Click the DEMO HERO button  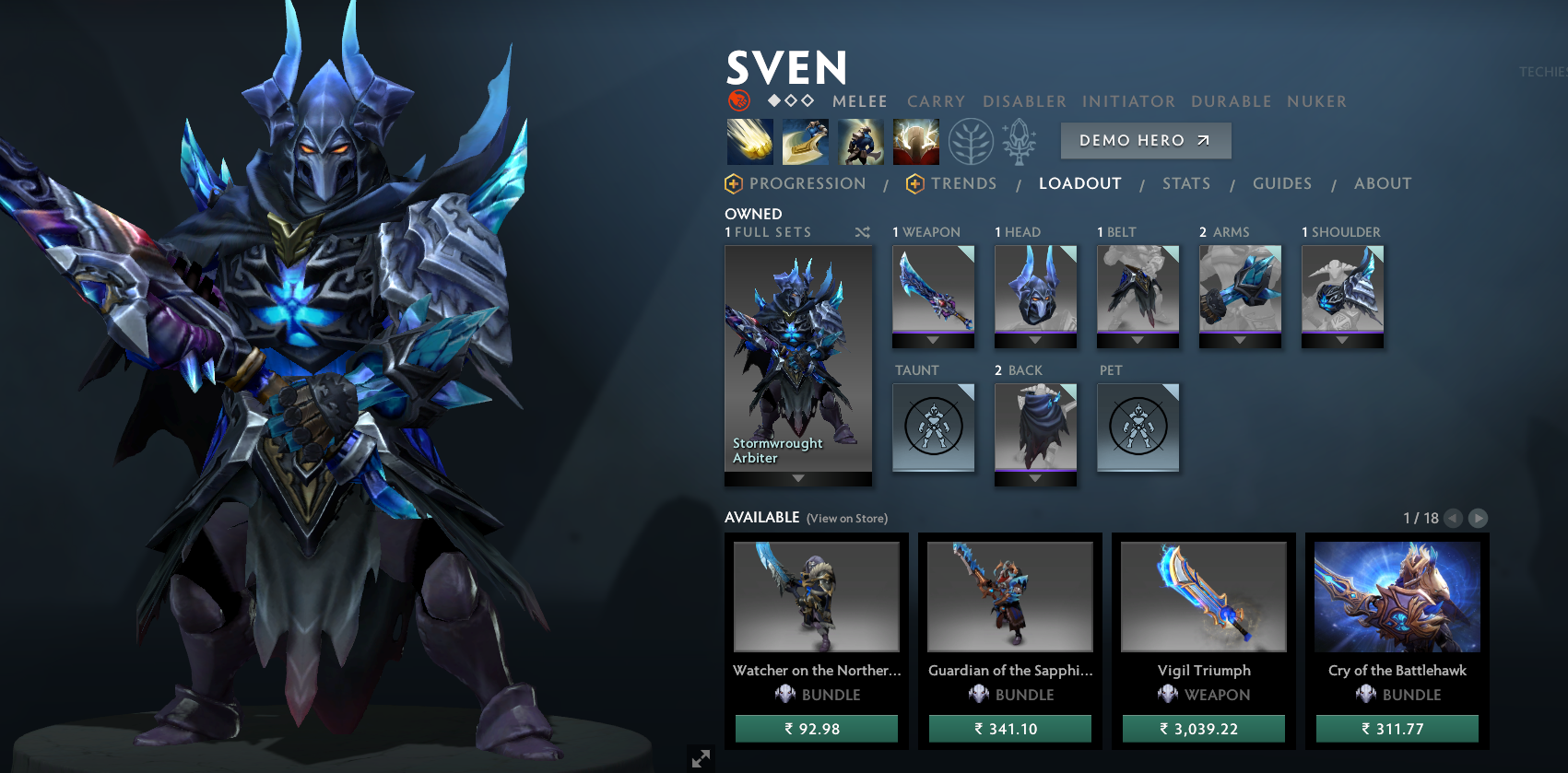[x=1145, y=140]
